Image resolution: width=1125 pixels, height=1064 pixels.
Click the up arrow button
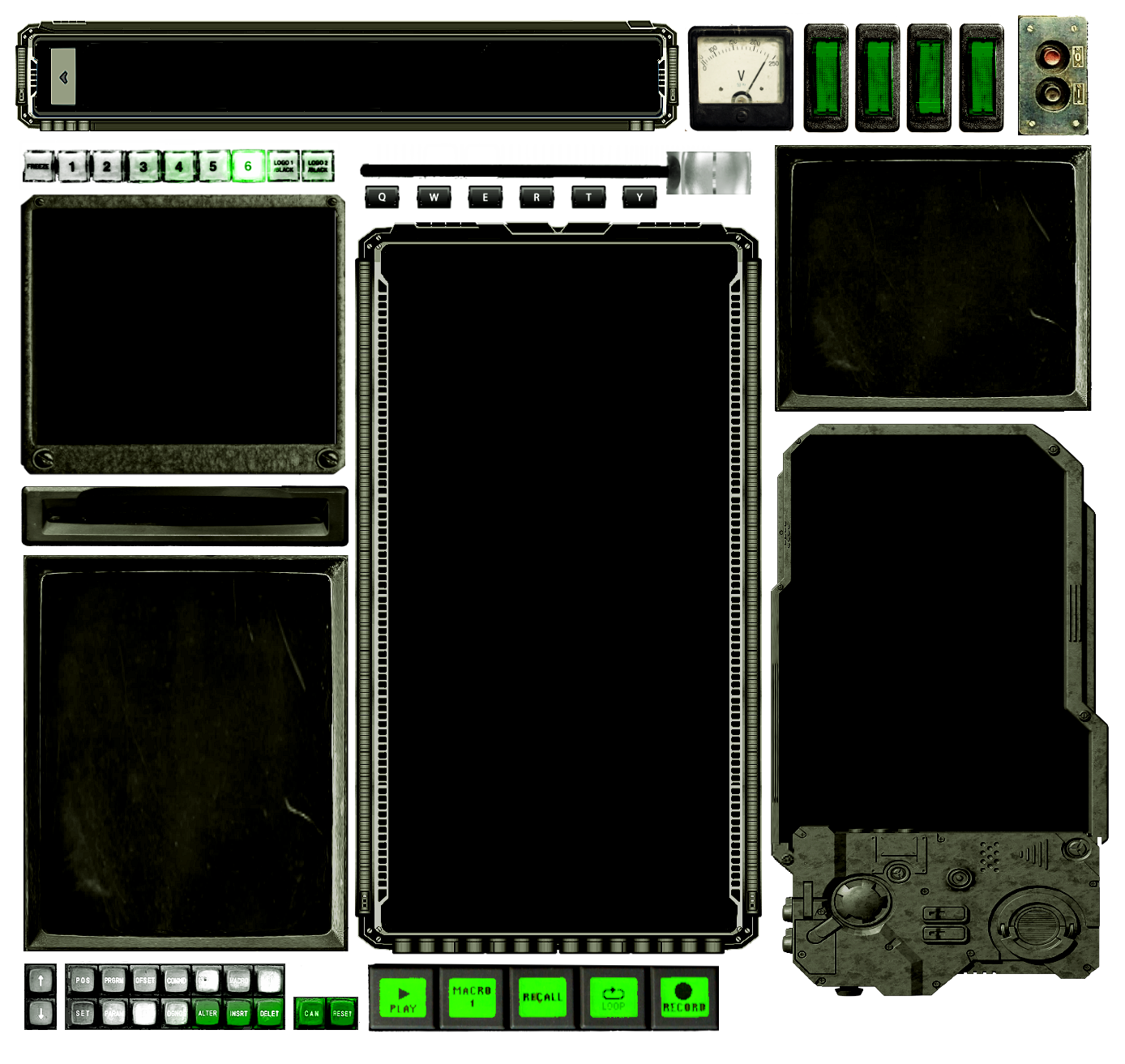tap(41, 981)
